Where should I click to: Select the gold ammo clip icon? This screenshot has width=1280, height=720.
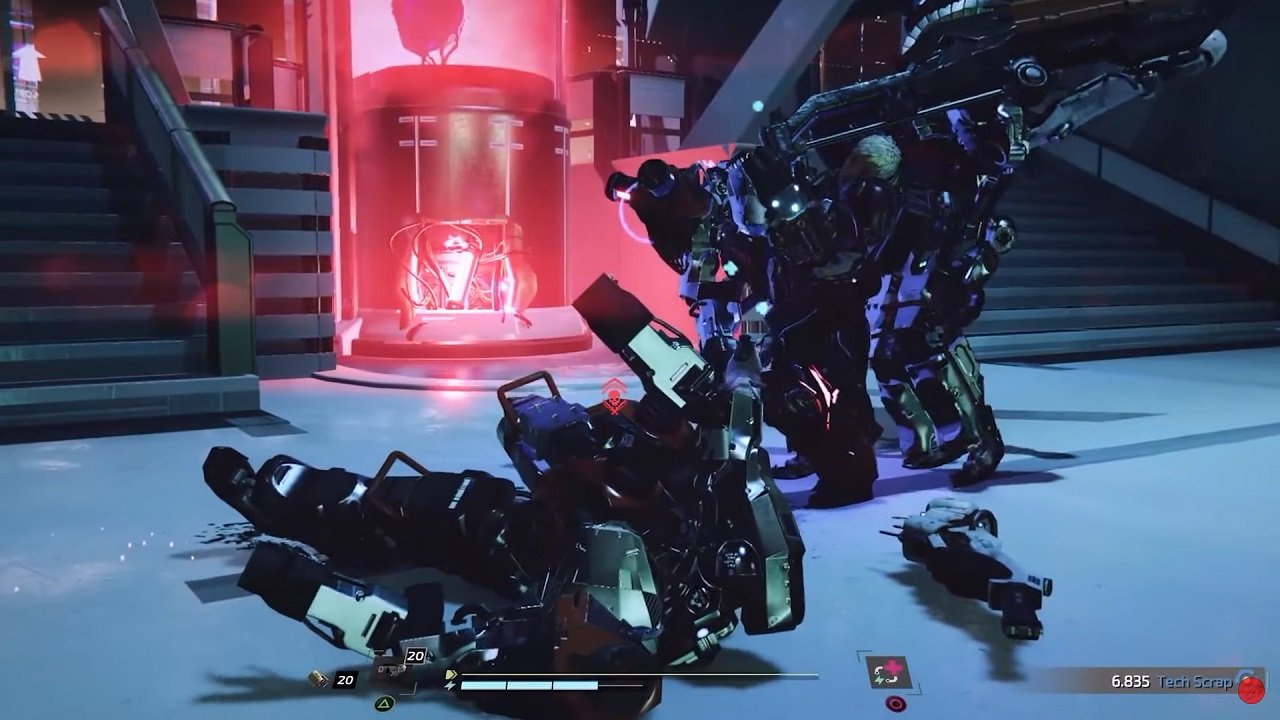314,678
